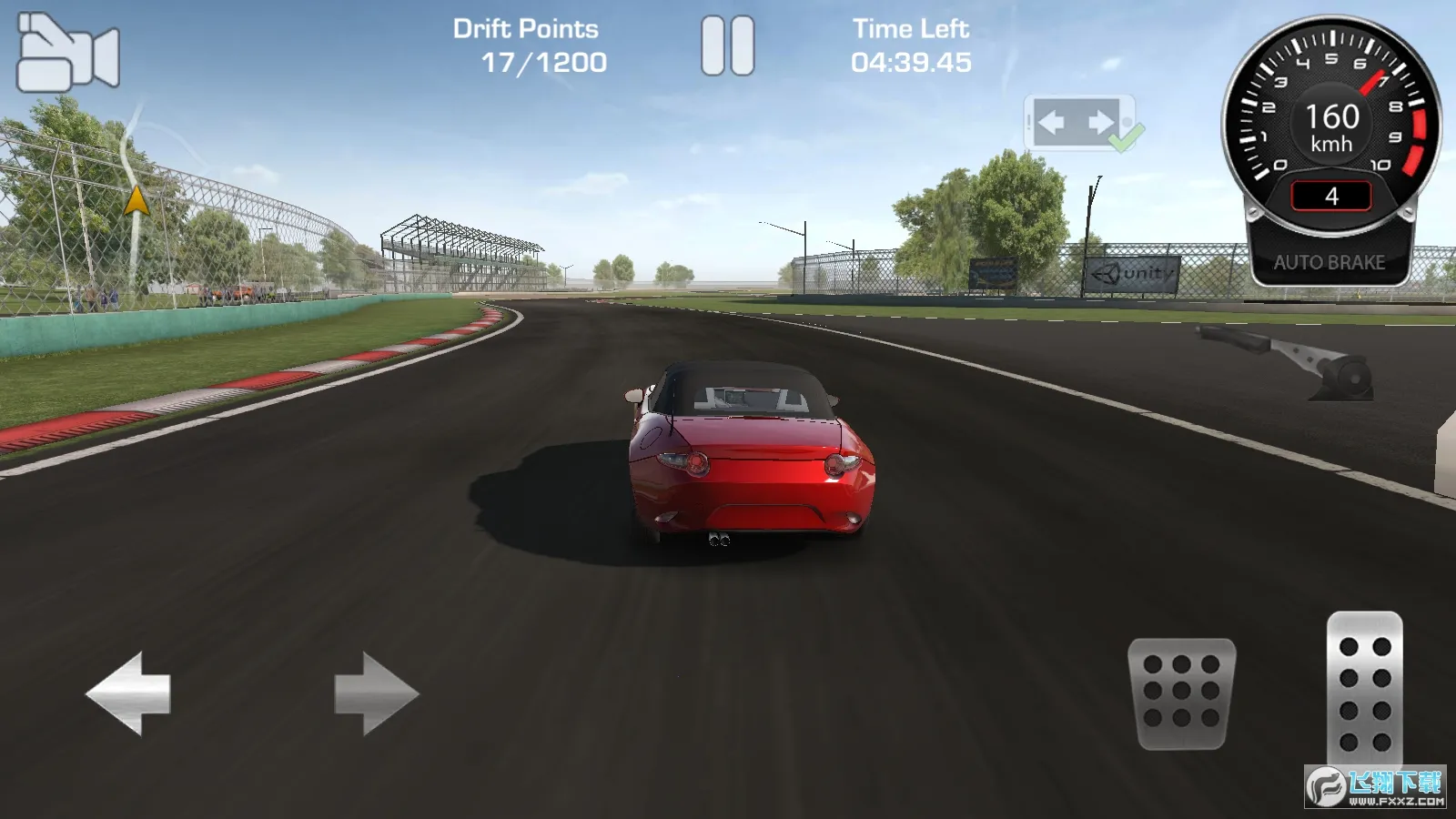Switch camera view with the camera icon
The image size is (1456, 819).
[x=68, y=53]
